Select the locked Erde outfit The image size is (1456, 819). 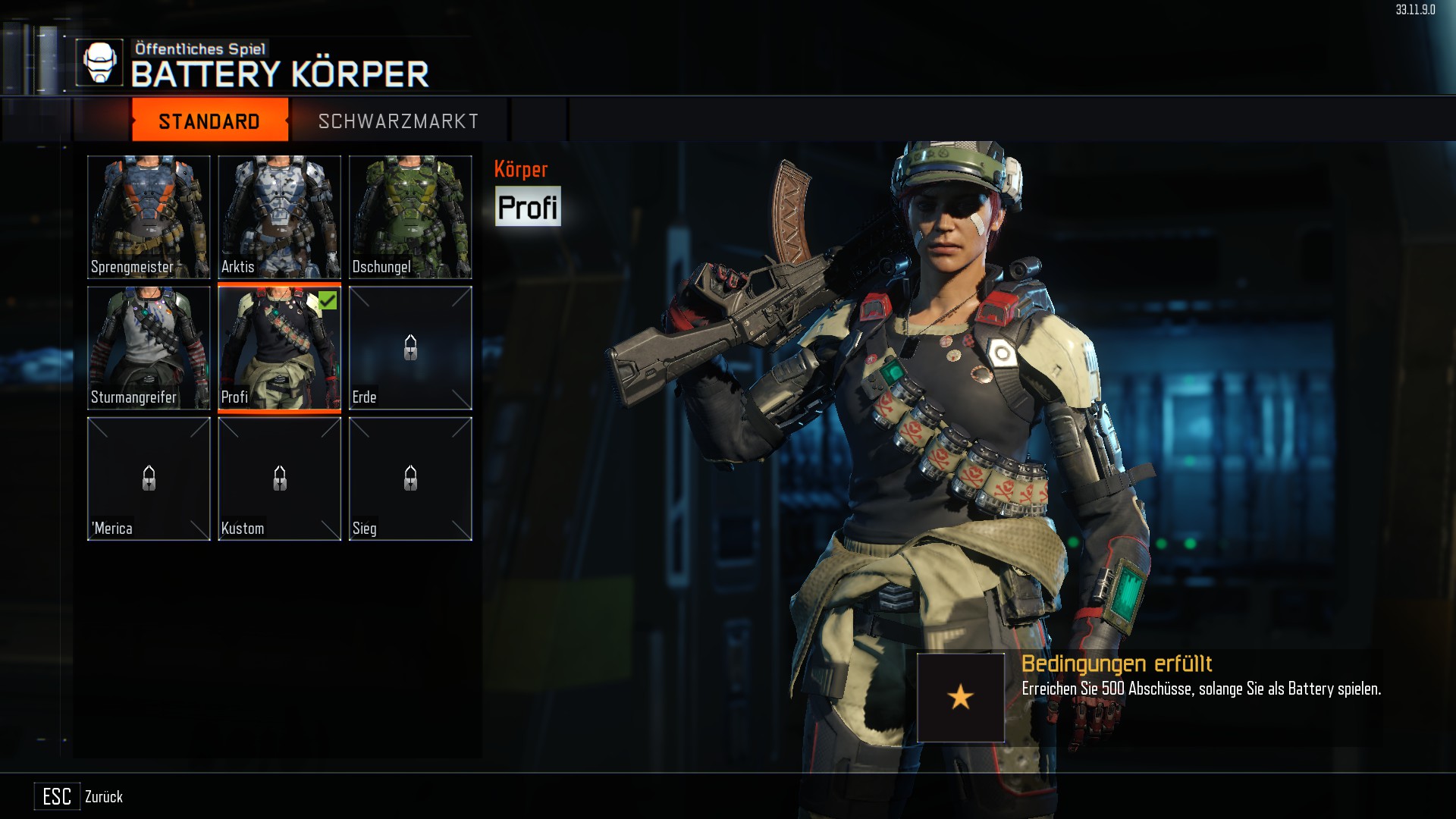pyautogui.click(x=410, y=348)
